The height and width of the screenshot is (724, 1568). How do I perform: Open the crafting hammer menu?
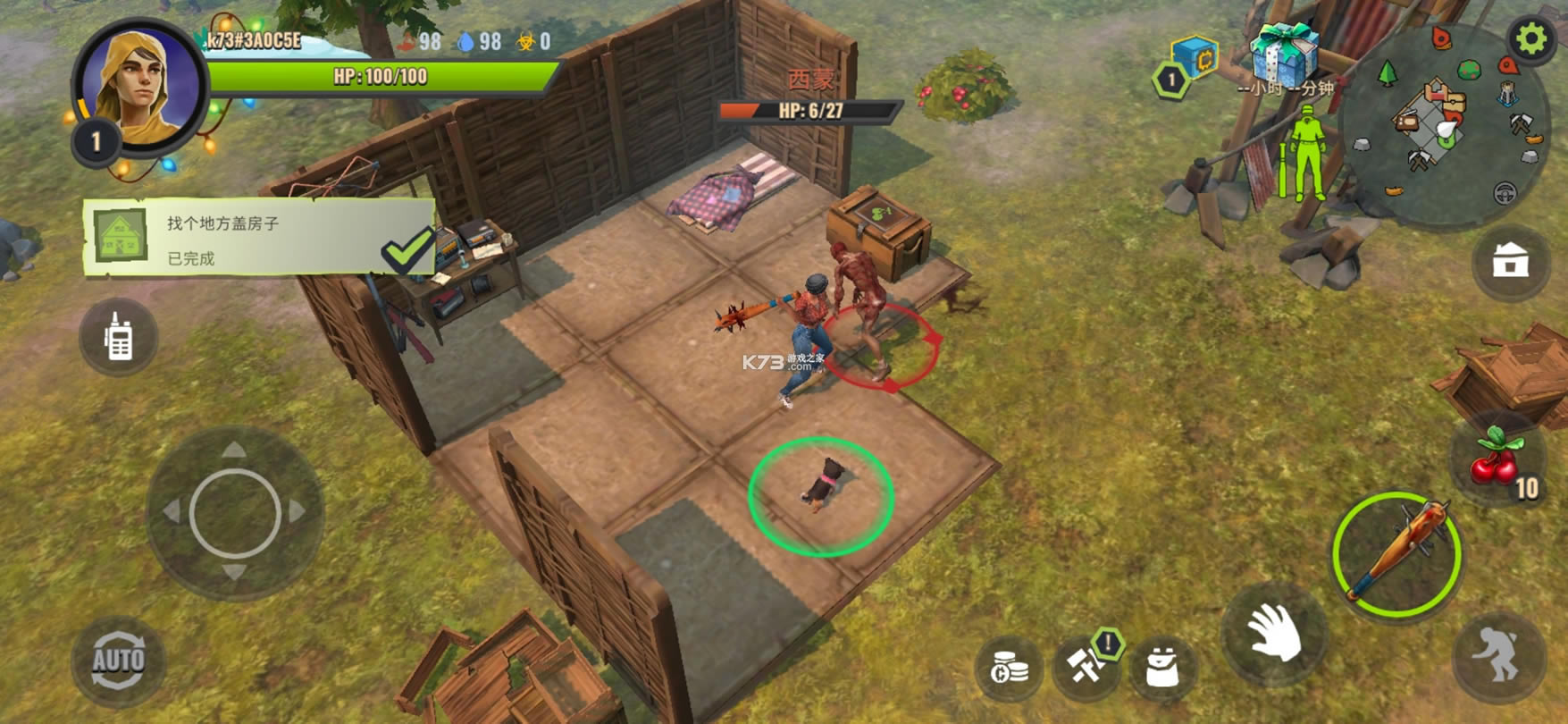tap(1086, 664)
